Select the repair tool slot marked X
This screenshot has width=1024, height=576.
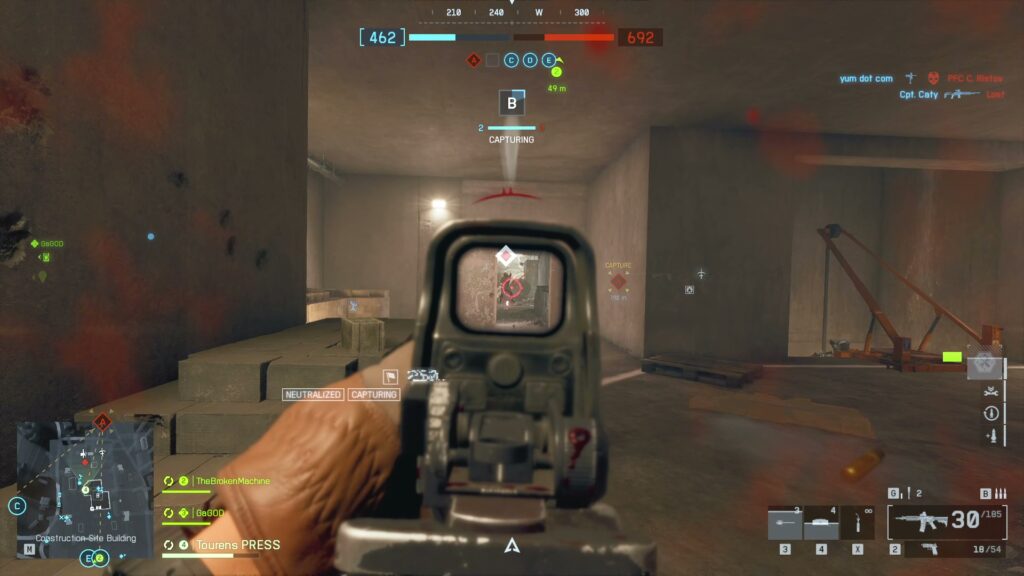[858, 524]
